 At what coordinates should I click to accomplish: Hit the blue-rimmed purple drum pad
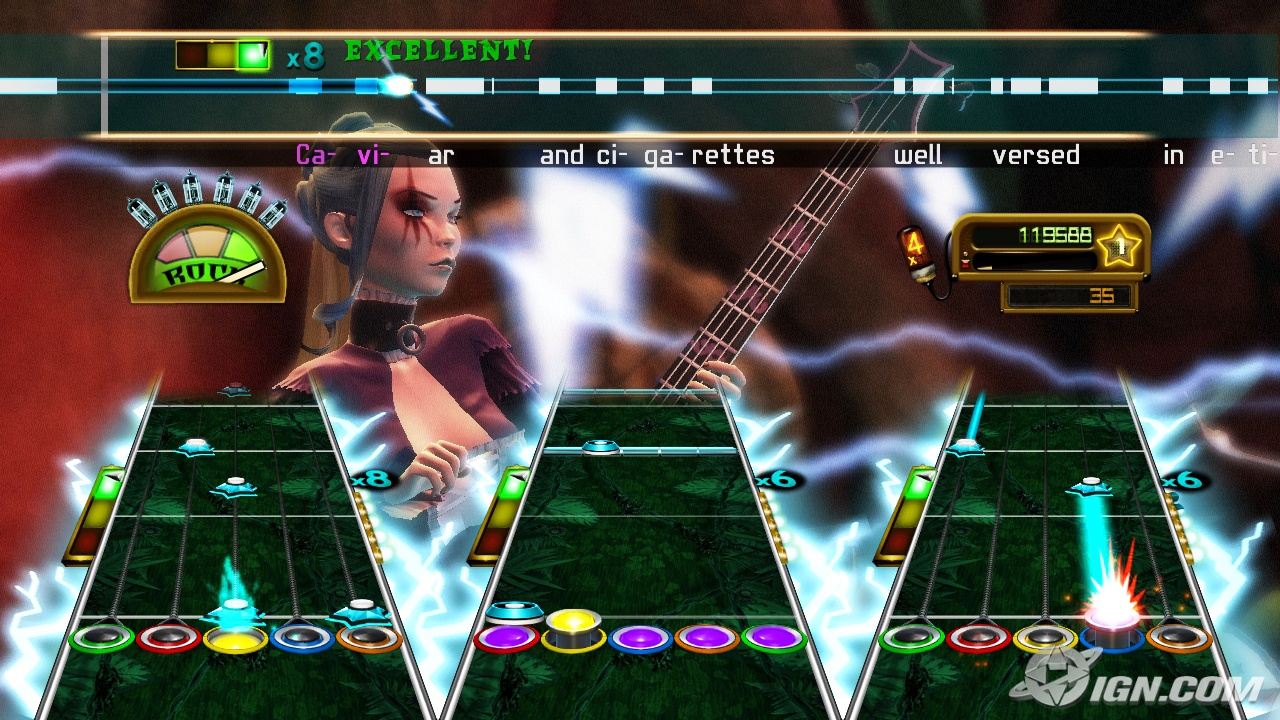640,638
